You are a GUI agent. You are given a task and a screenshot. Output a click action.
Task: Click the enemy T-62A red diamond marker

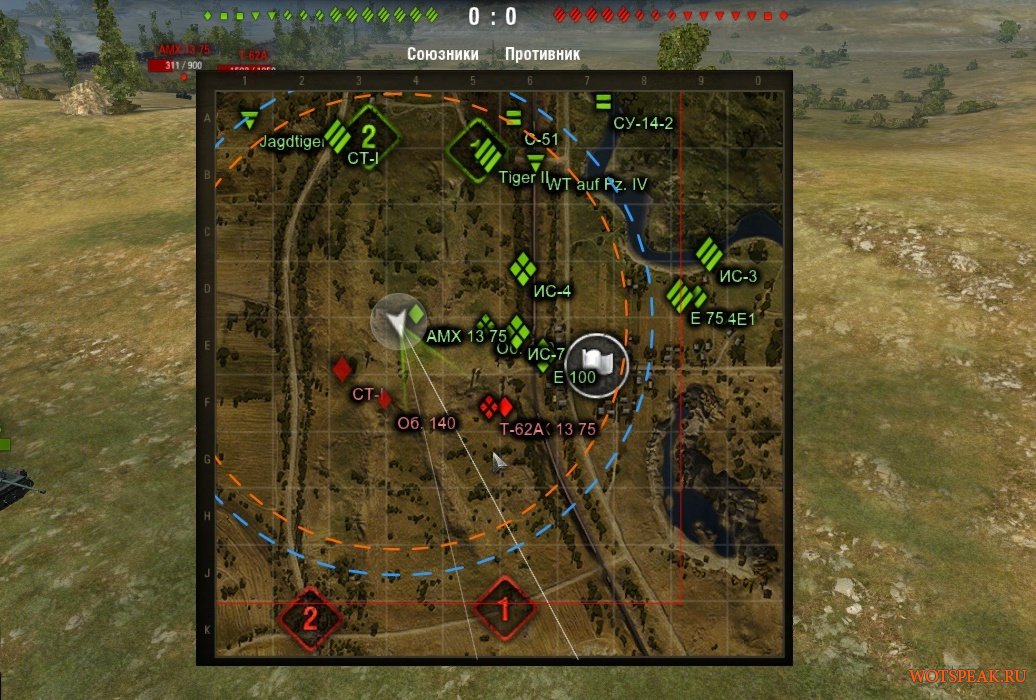[x=504, y=407]
